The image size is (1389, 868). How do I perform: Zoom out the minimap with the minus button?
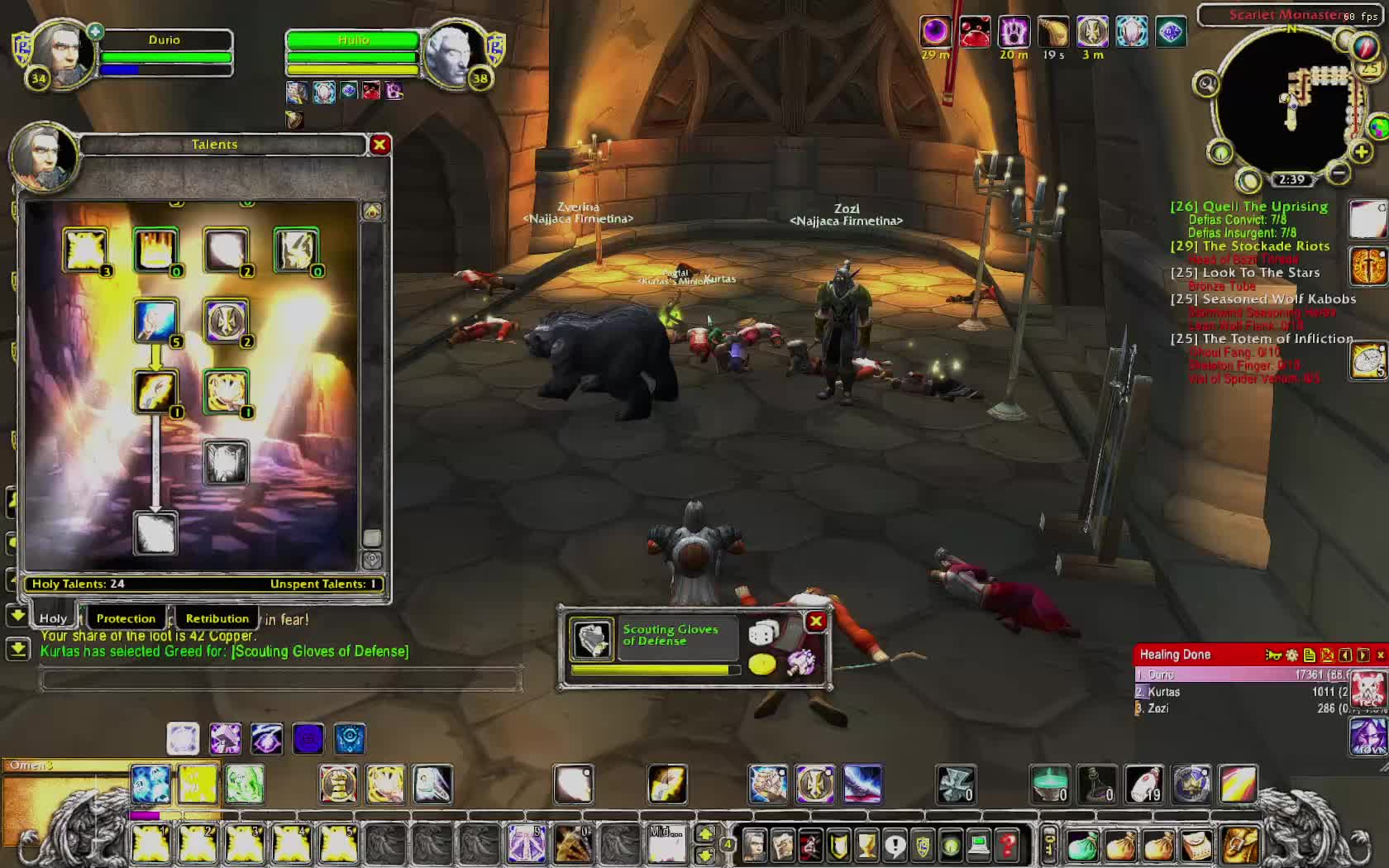point(1339,173)
